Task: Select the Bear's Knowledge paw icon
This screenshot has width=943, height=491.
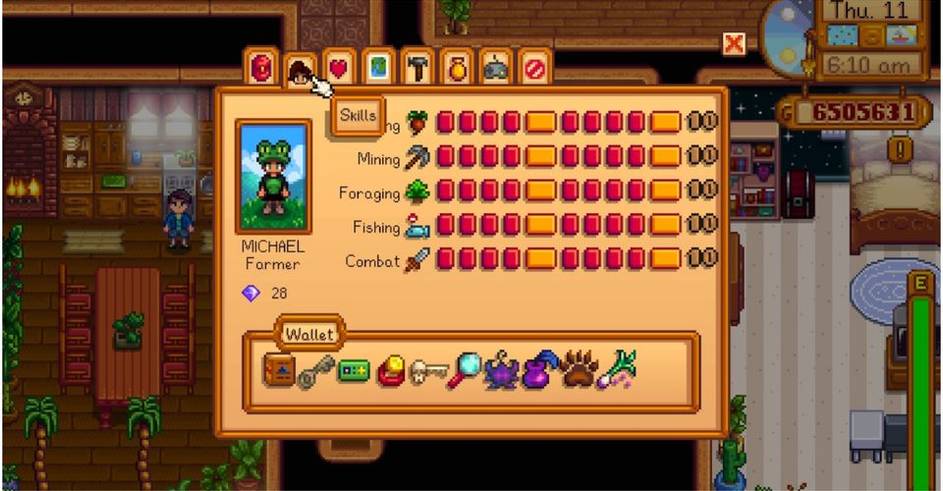Action: [x=578, y=372]
